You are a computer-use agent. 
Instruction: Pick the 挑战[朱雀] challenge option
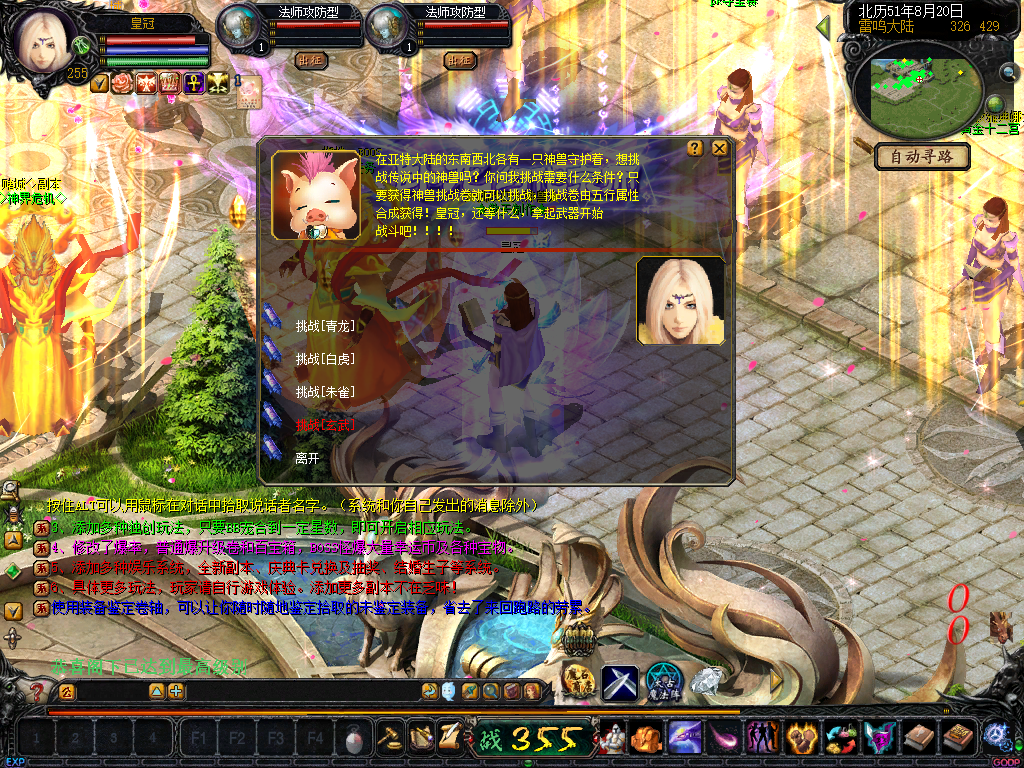coord(325,392)
